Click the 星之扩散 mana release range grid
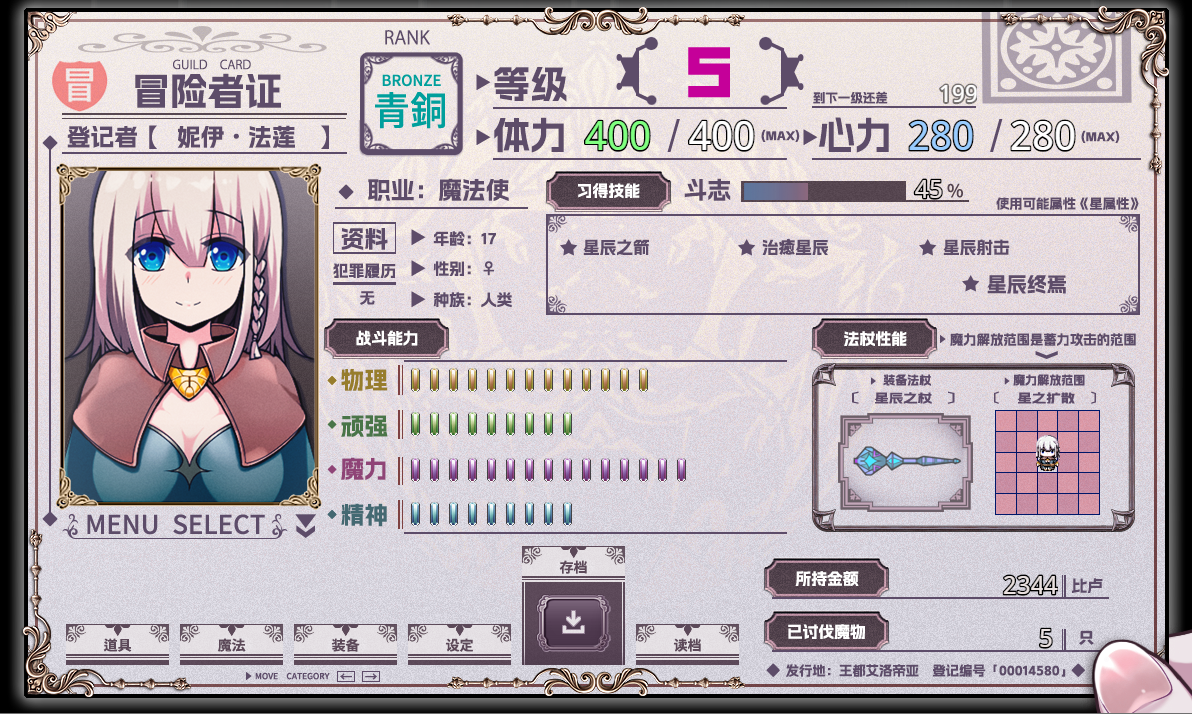Image resolution: width=1192 pixels, height=714 pixels. pyautogui.click(x=1047, y=462)
